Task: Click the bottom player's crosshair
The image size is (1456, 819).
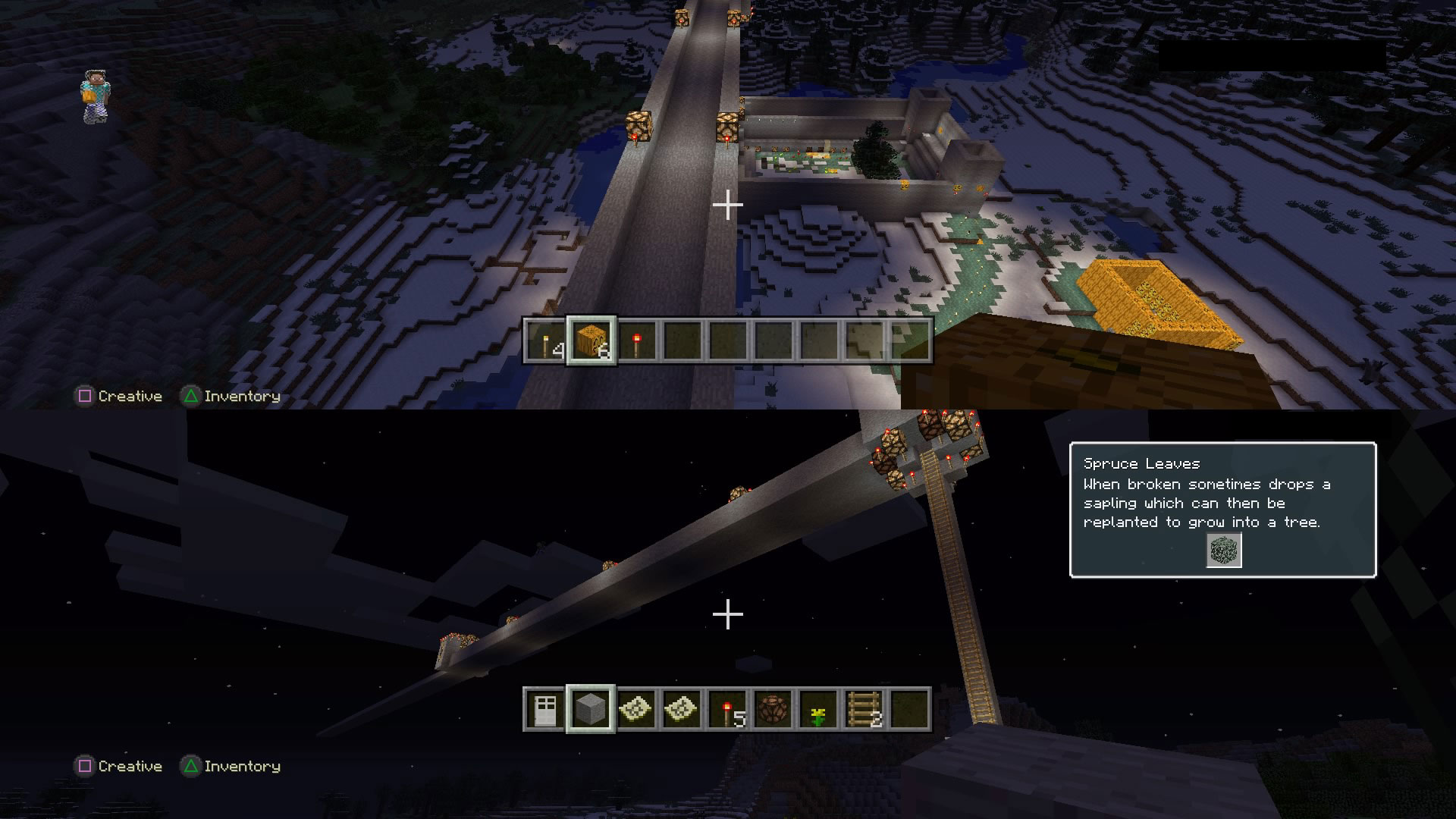Action: tap(728, 616)
